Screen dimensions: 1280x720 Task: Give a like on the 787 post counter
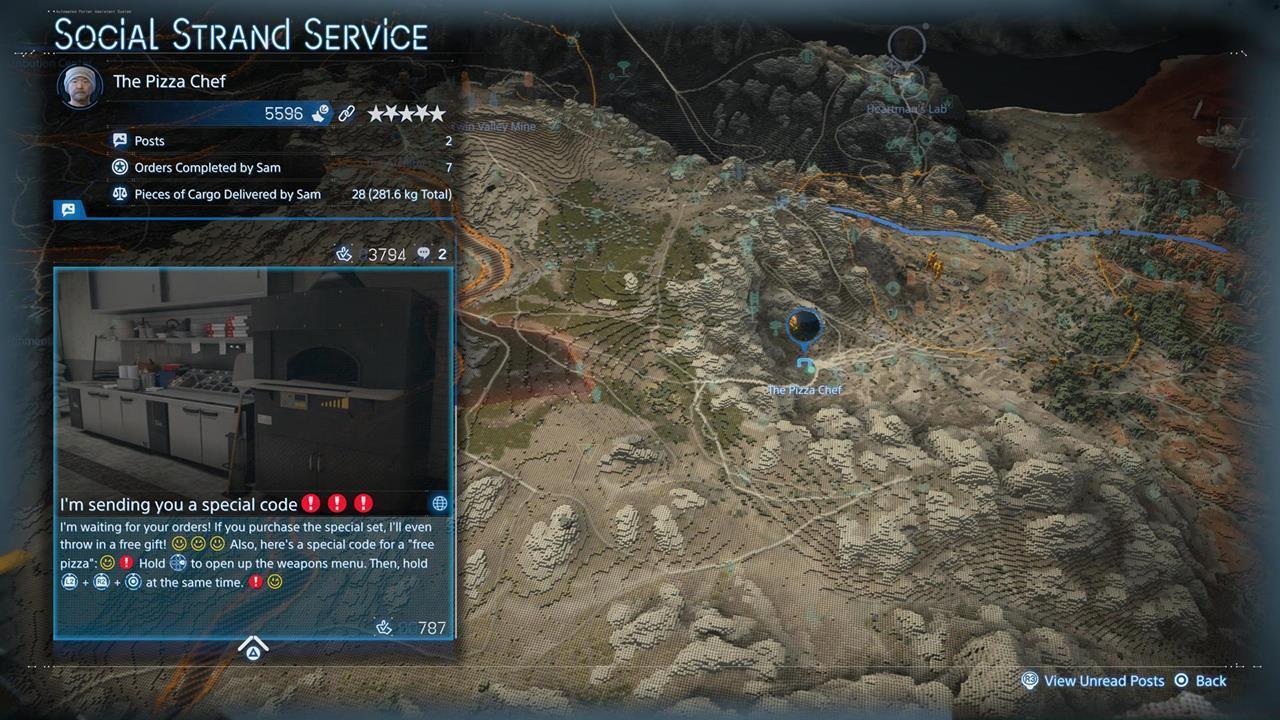[383, 628]
